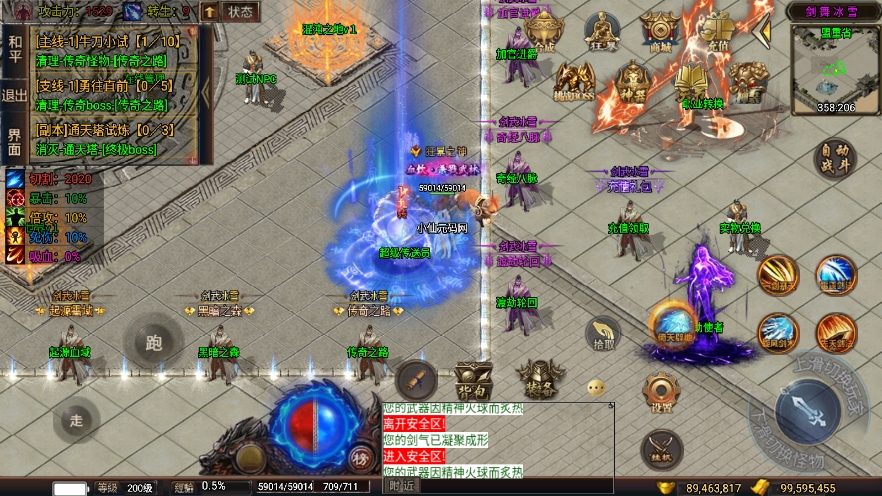
Task: Open the 设置 settings gear
Action: point(661,391)
